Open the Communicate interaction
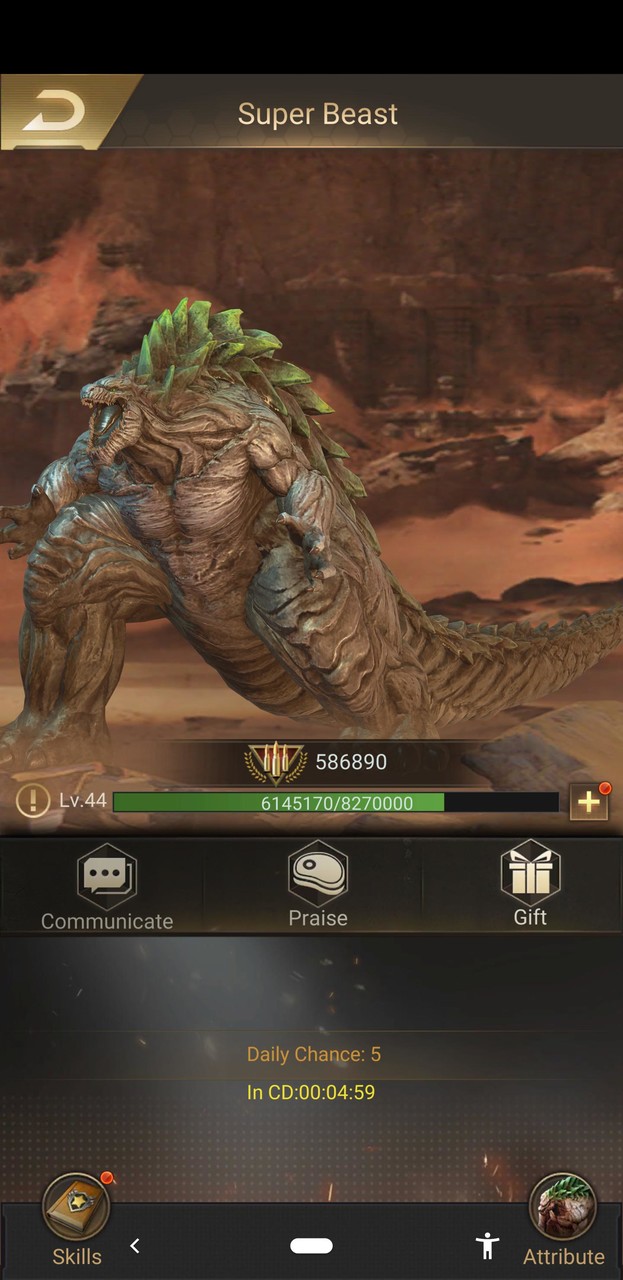The width and height of the screenshot is (623, 1280). 107,885
